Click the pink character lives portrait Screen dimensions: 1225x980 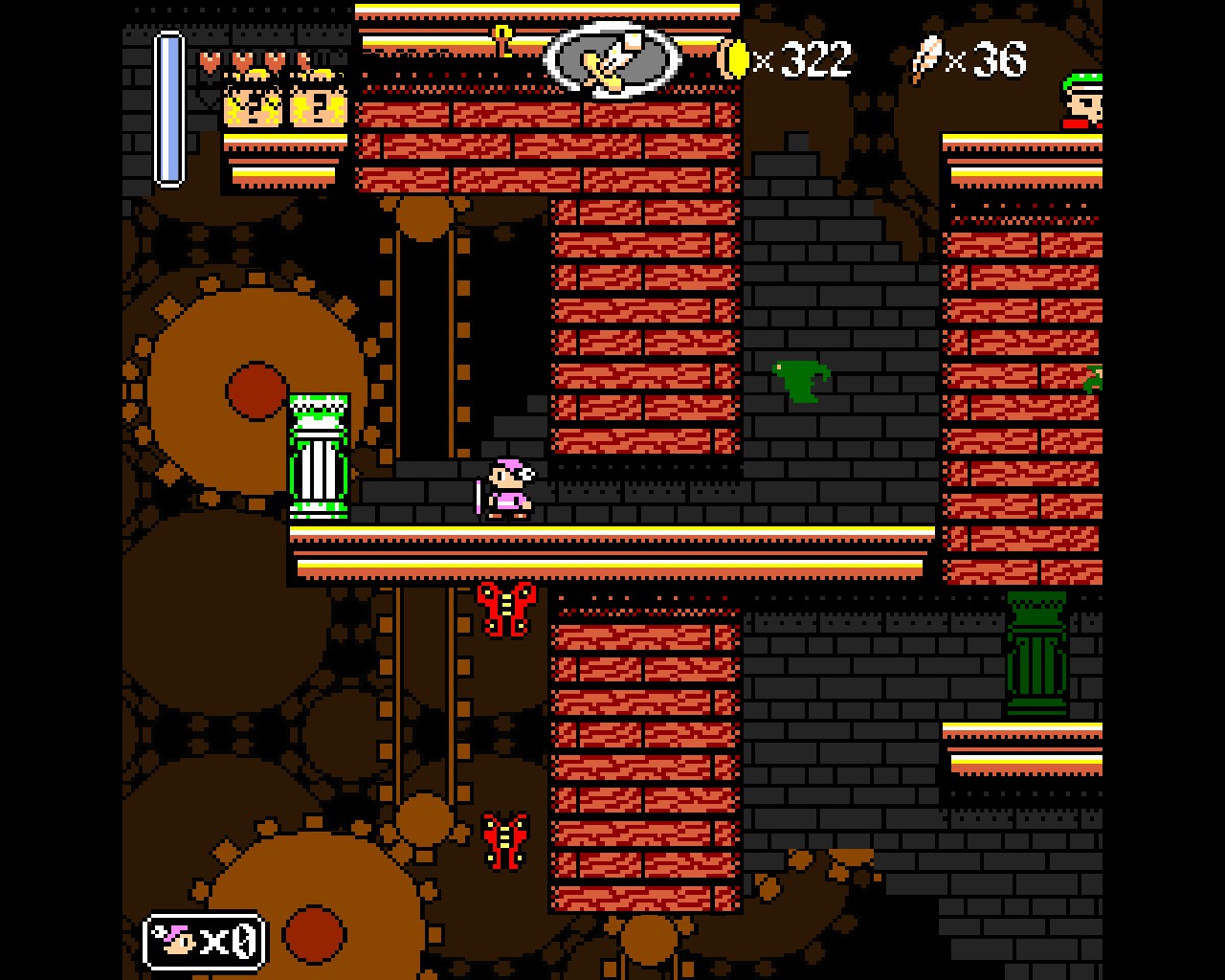(177, 942)
